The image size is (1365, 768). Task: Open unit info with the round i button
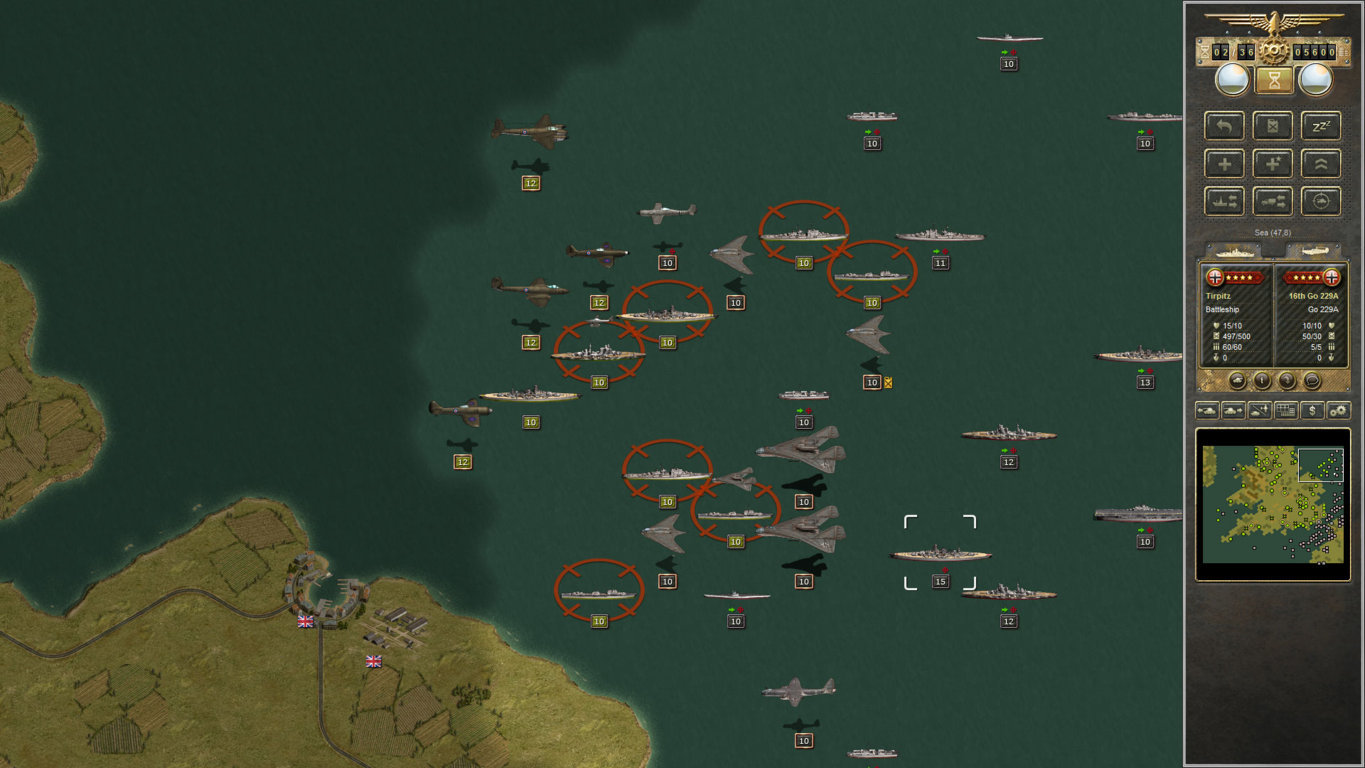pos(1262,380)
